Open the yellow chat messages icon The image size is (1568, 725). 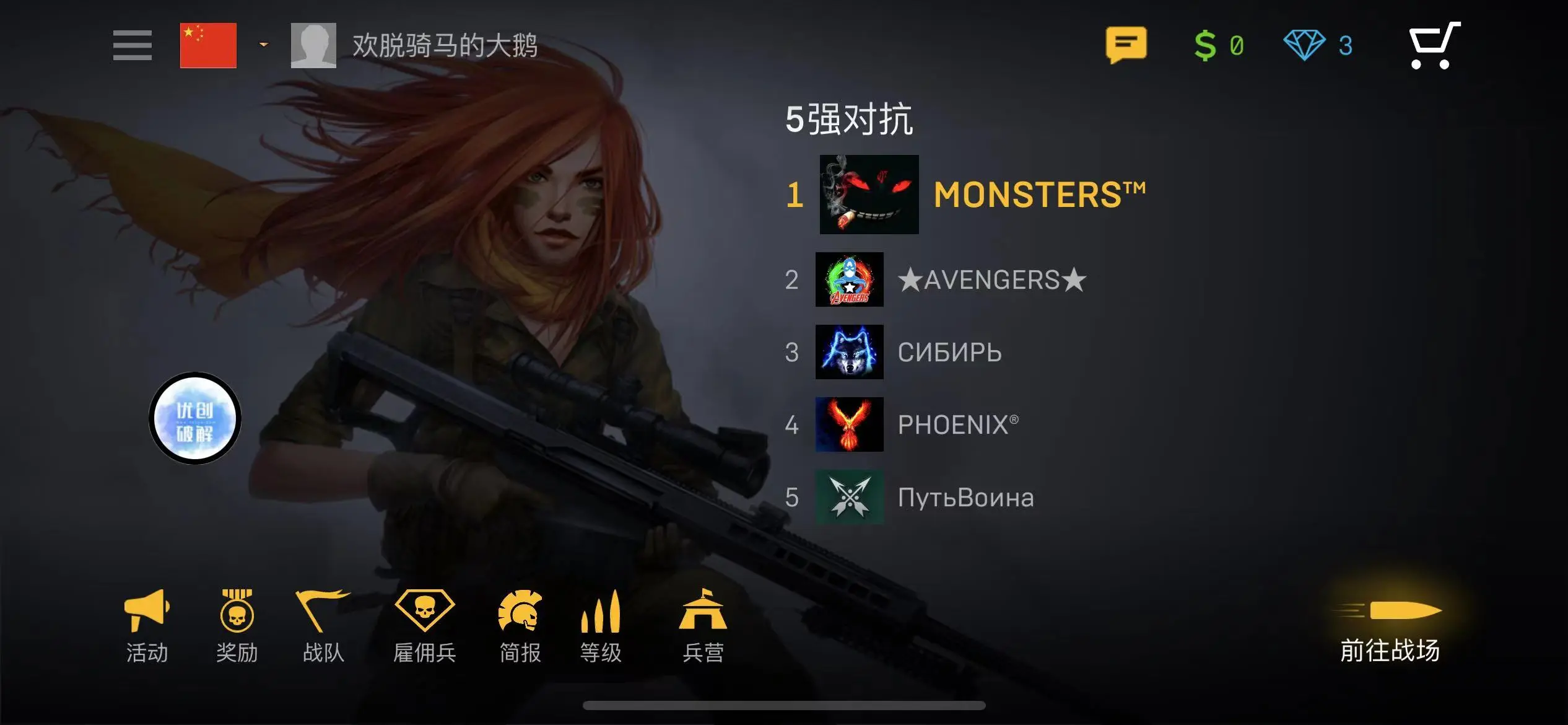point(1126,45)
